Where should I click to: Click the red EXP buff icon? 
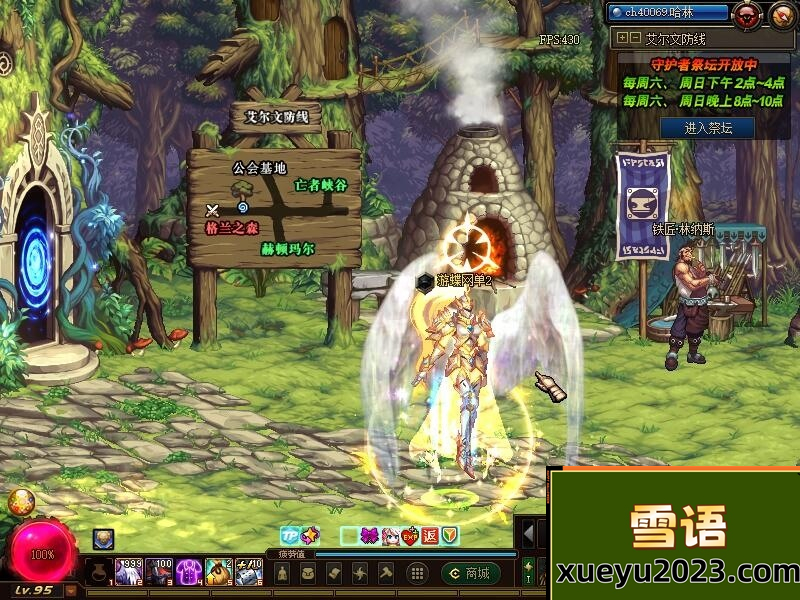click(x=409, y=536)
